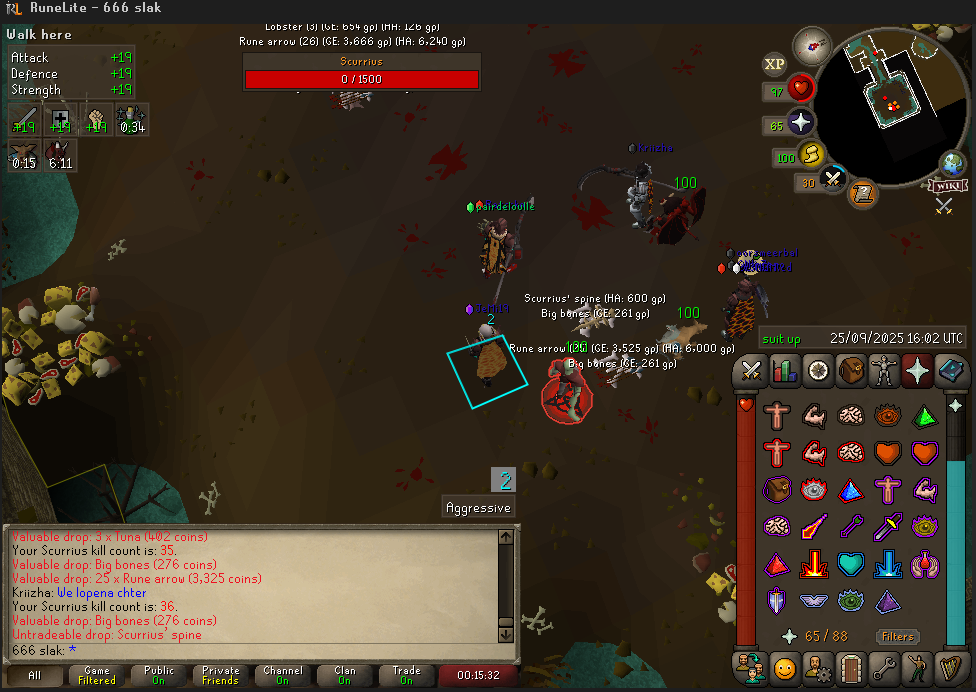Select the Game chat filter tab
This screenshot has height=692, width=976.
click(97, 675)
